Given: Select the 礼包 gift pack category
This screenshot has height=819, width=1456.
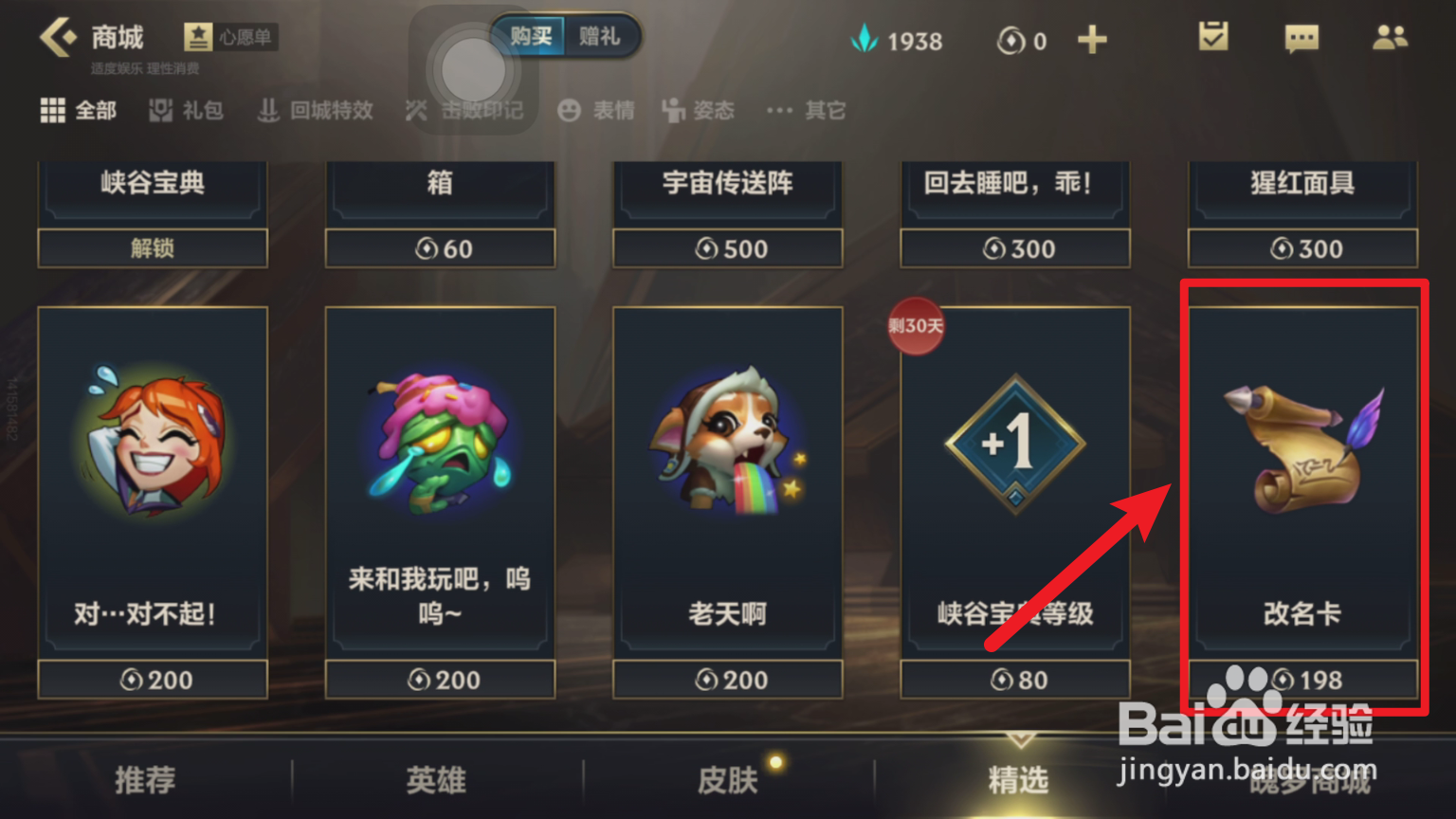Looking at the screenshot, I should coord(186,110).
